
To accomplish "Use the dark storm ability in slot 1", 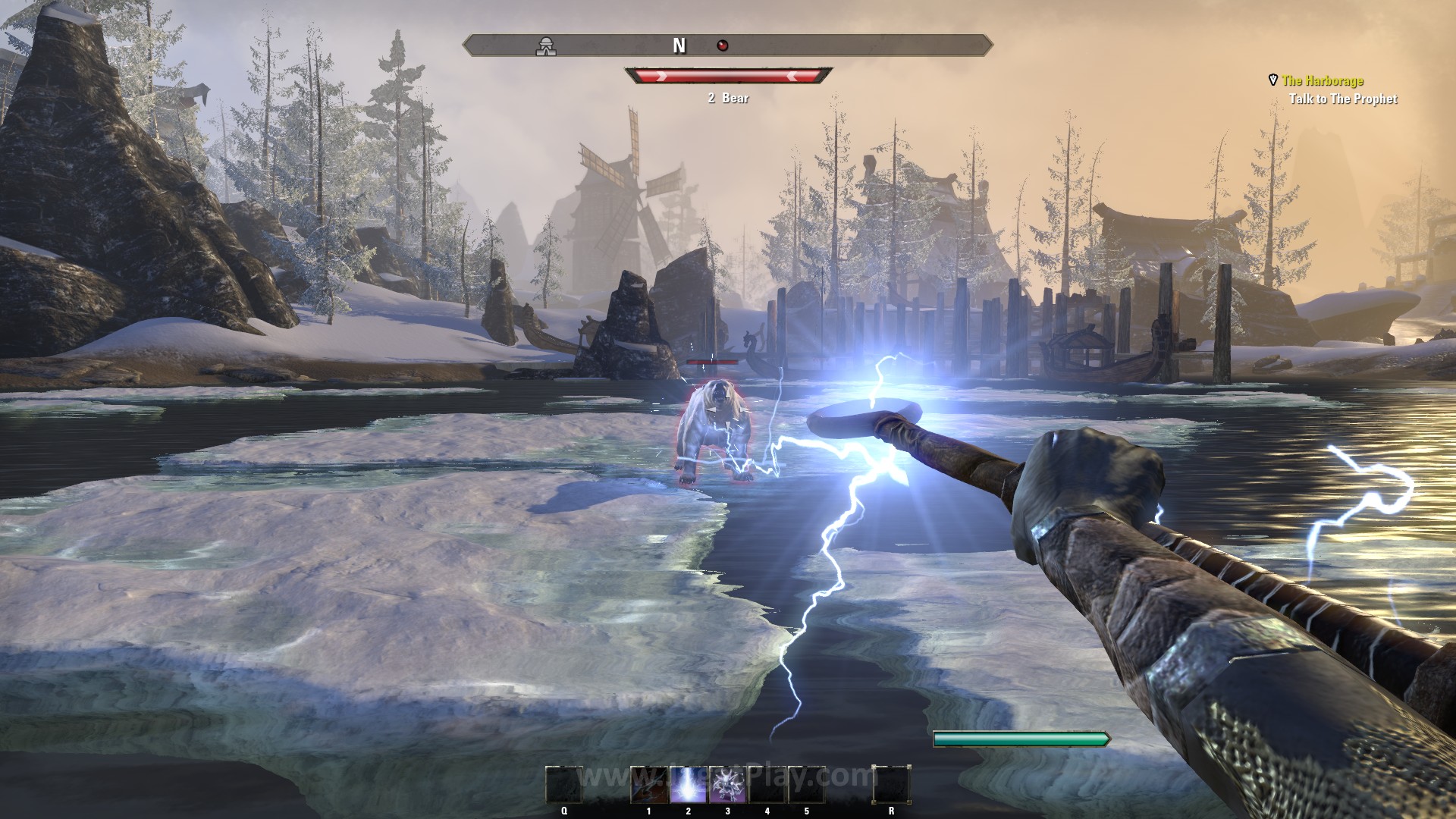I will pyautogui.click(x=649, y=784).
